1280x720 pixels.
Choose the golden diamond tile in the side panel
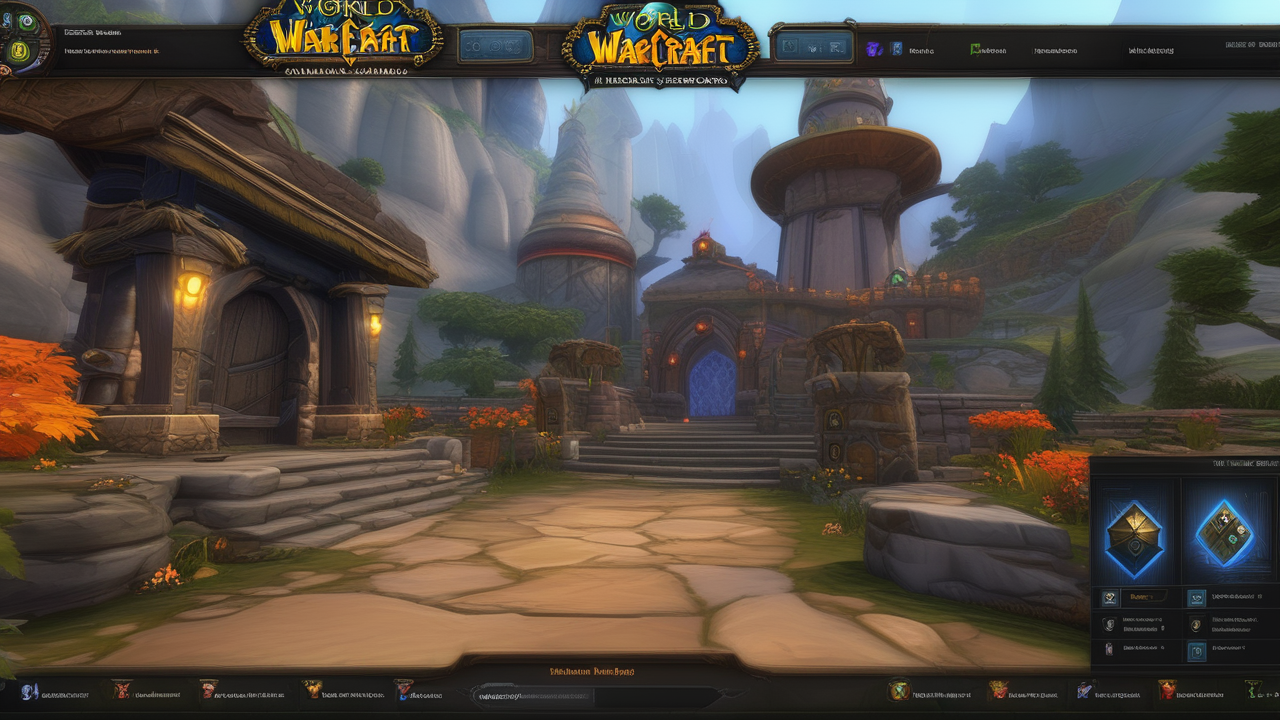[1133, 538]
